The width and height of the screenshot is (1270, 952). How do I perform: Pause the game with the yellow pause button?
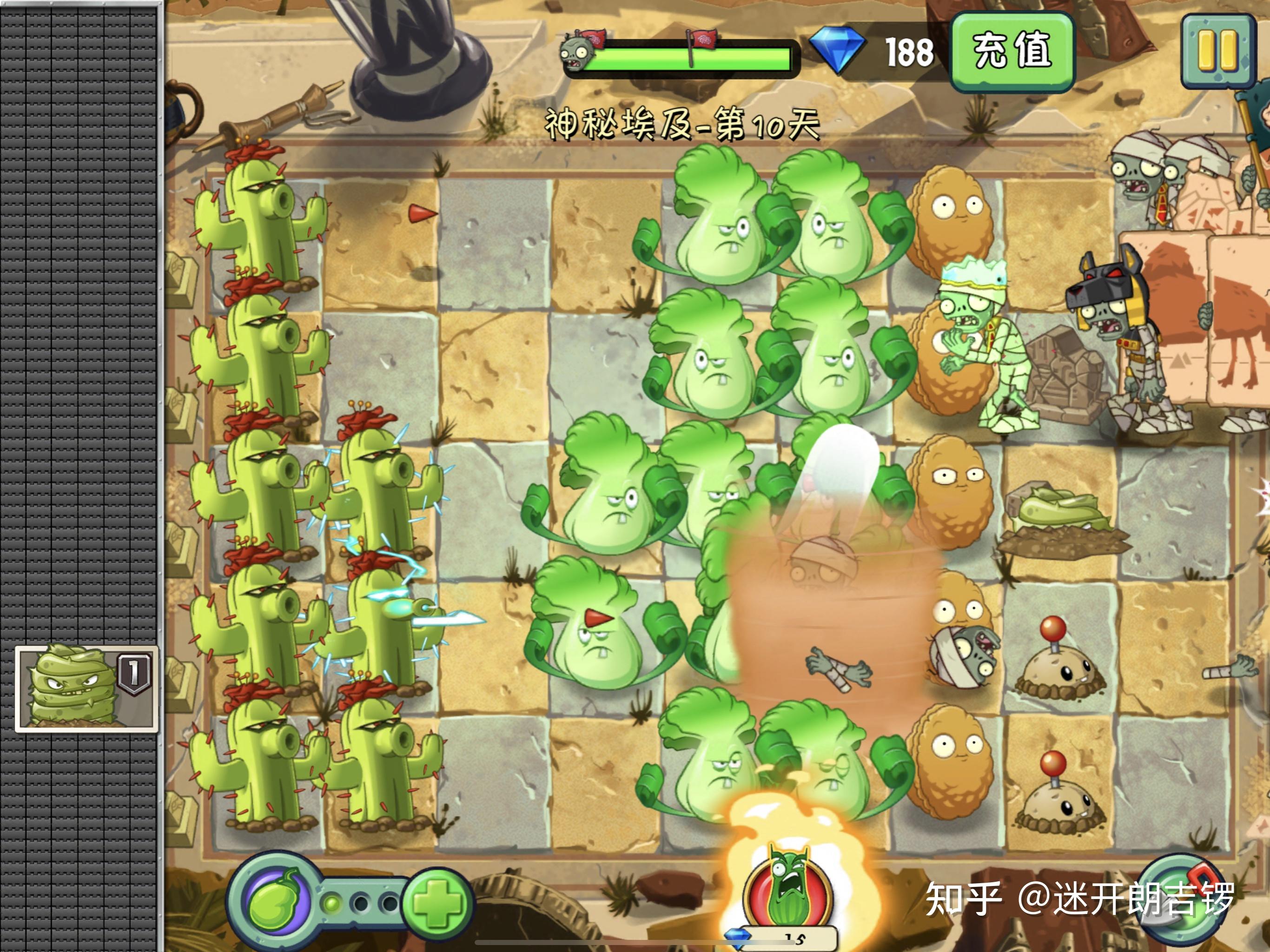tap(1218, 51)
